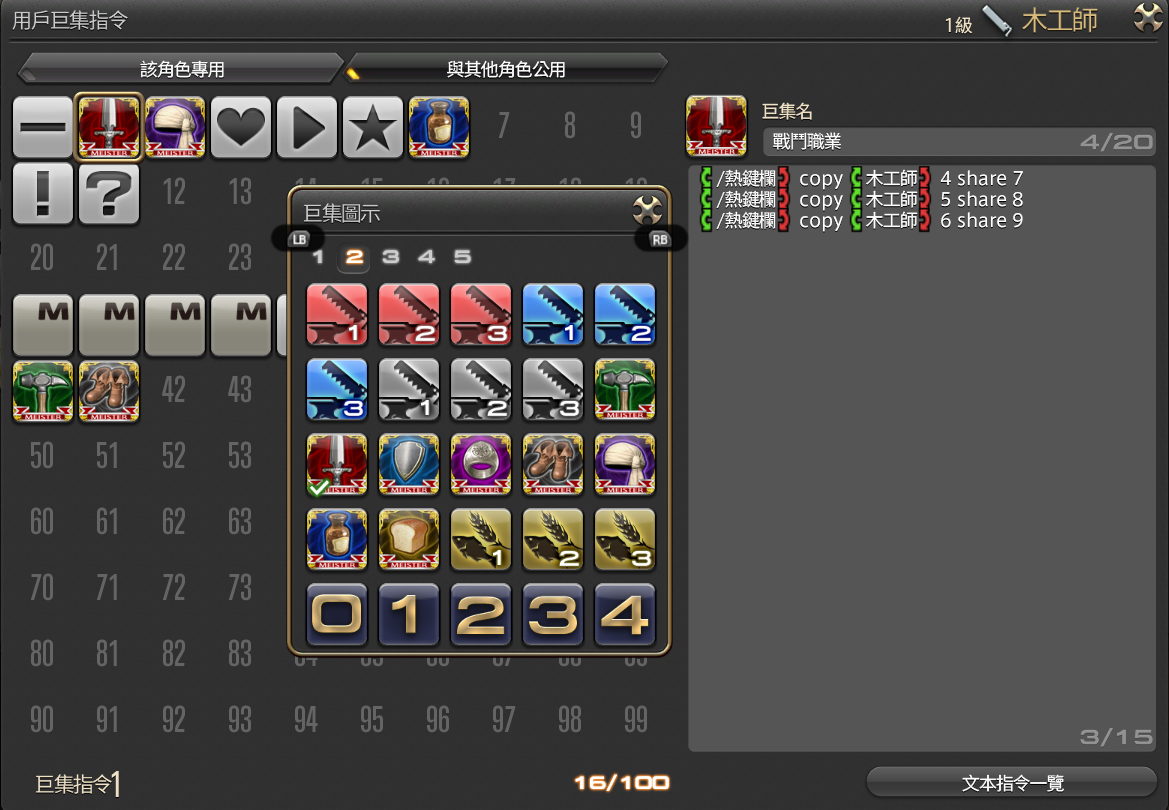Choose the large gold number 0 icon
Viewport: 1169px width, 810px height.
pos(337,614)
